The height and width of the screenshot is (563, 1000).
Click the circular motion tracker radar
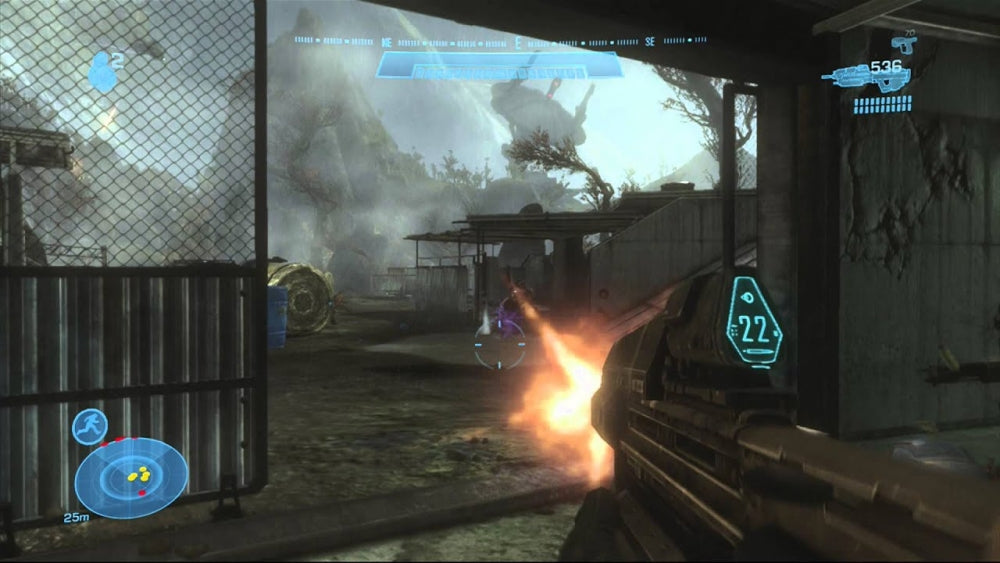click(x=131, y=477)
